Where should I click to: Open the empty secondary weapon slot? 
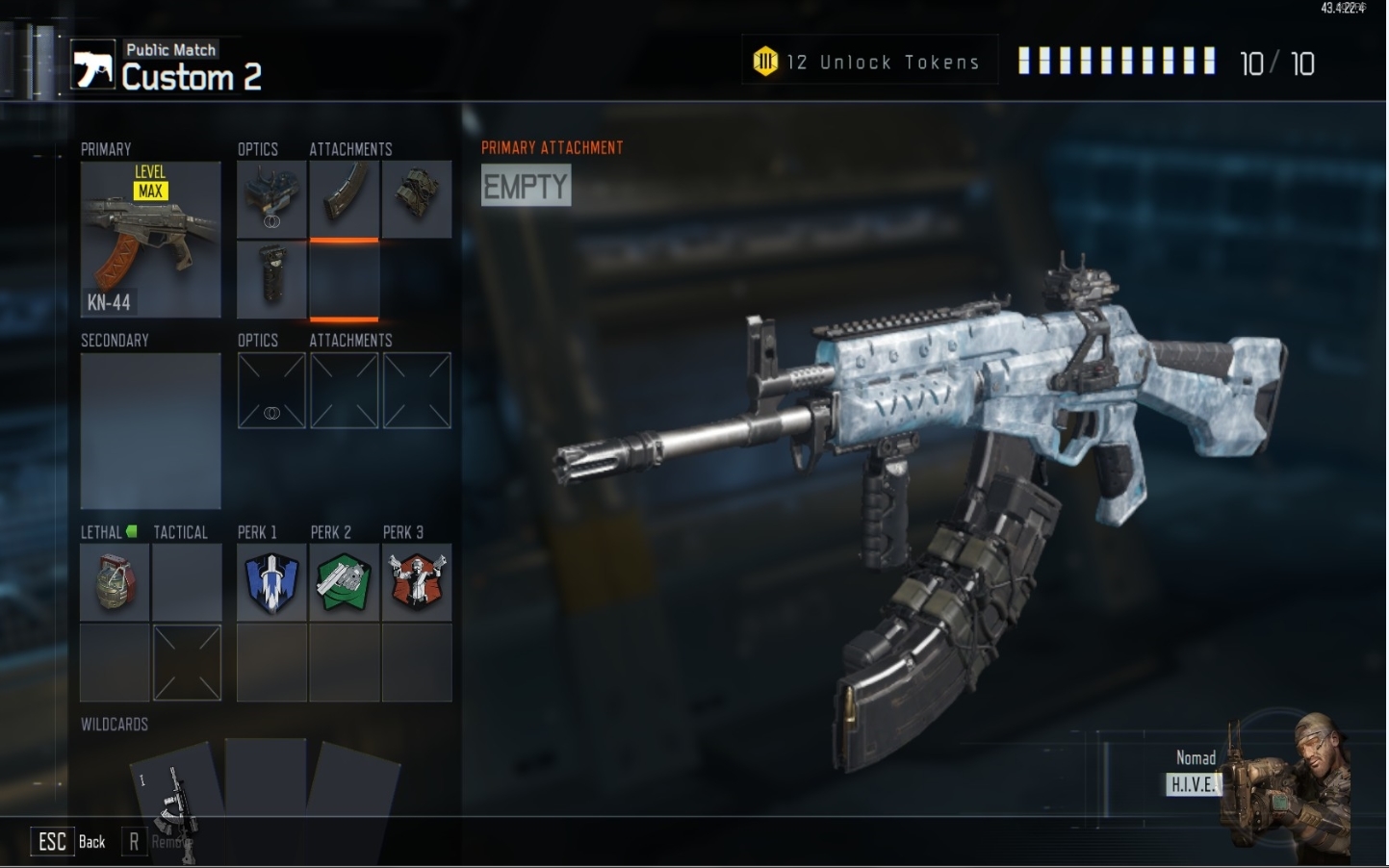point(150,430)
